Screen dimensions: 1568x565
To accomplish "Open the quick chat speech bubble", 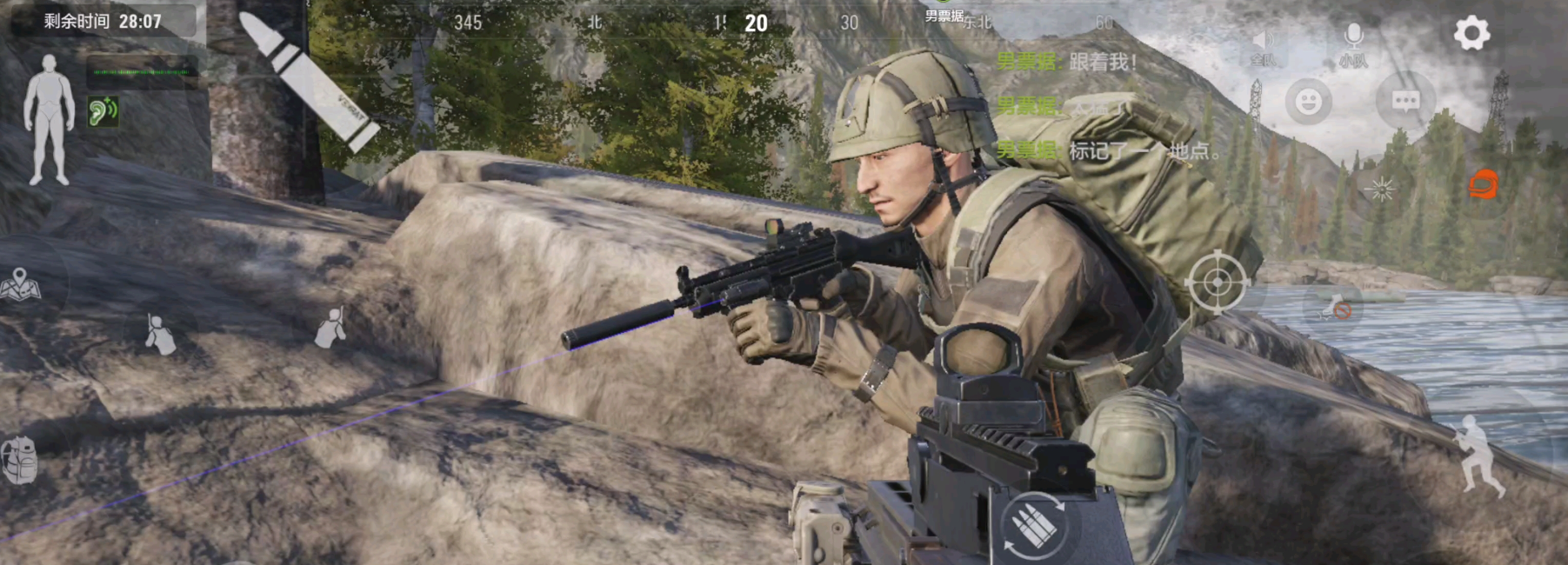I will coord(1405,102).
